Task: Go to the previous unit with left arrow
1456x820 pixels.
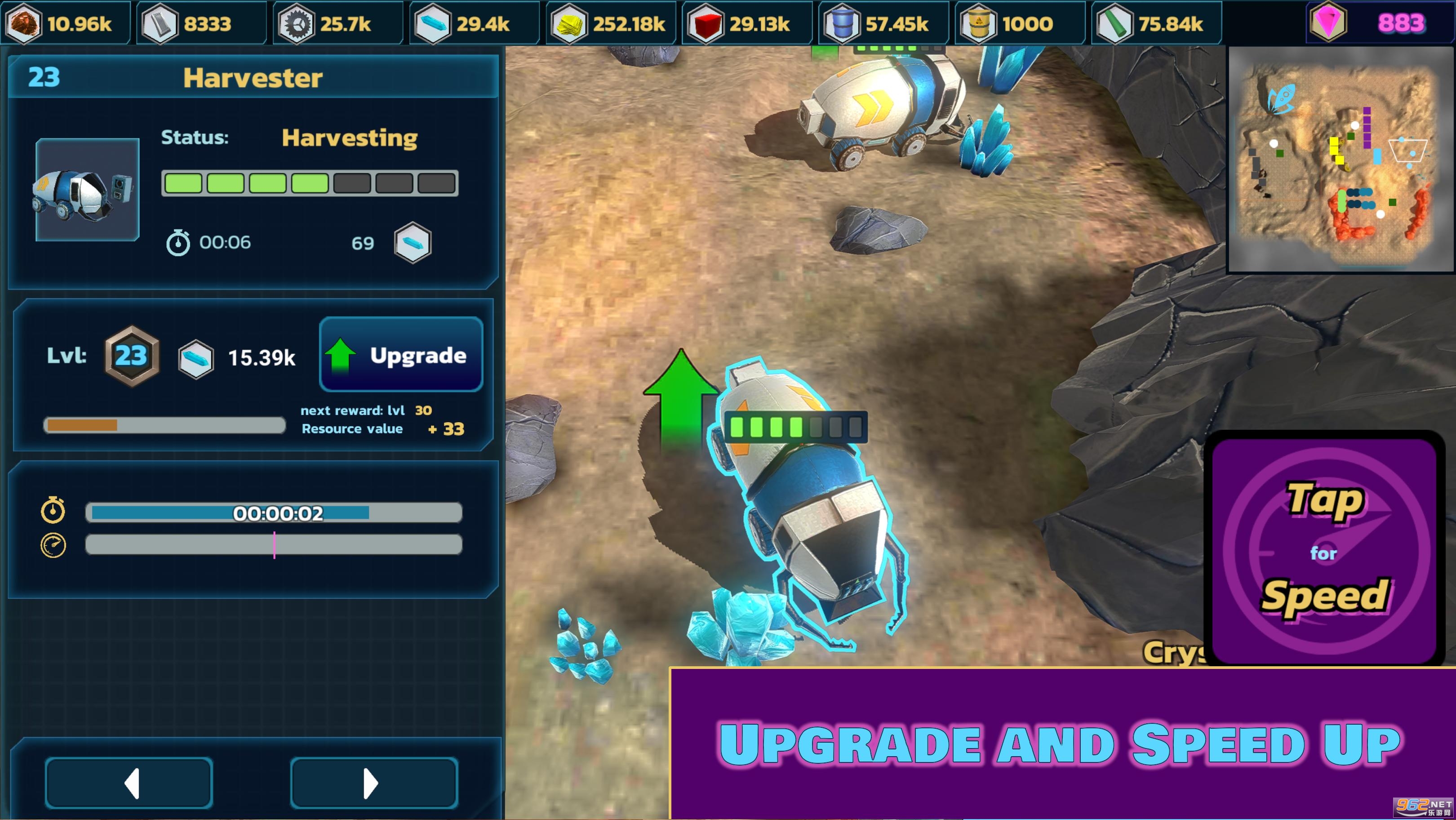Action: tap(129, 783)
